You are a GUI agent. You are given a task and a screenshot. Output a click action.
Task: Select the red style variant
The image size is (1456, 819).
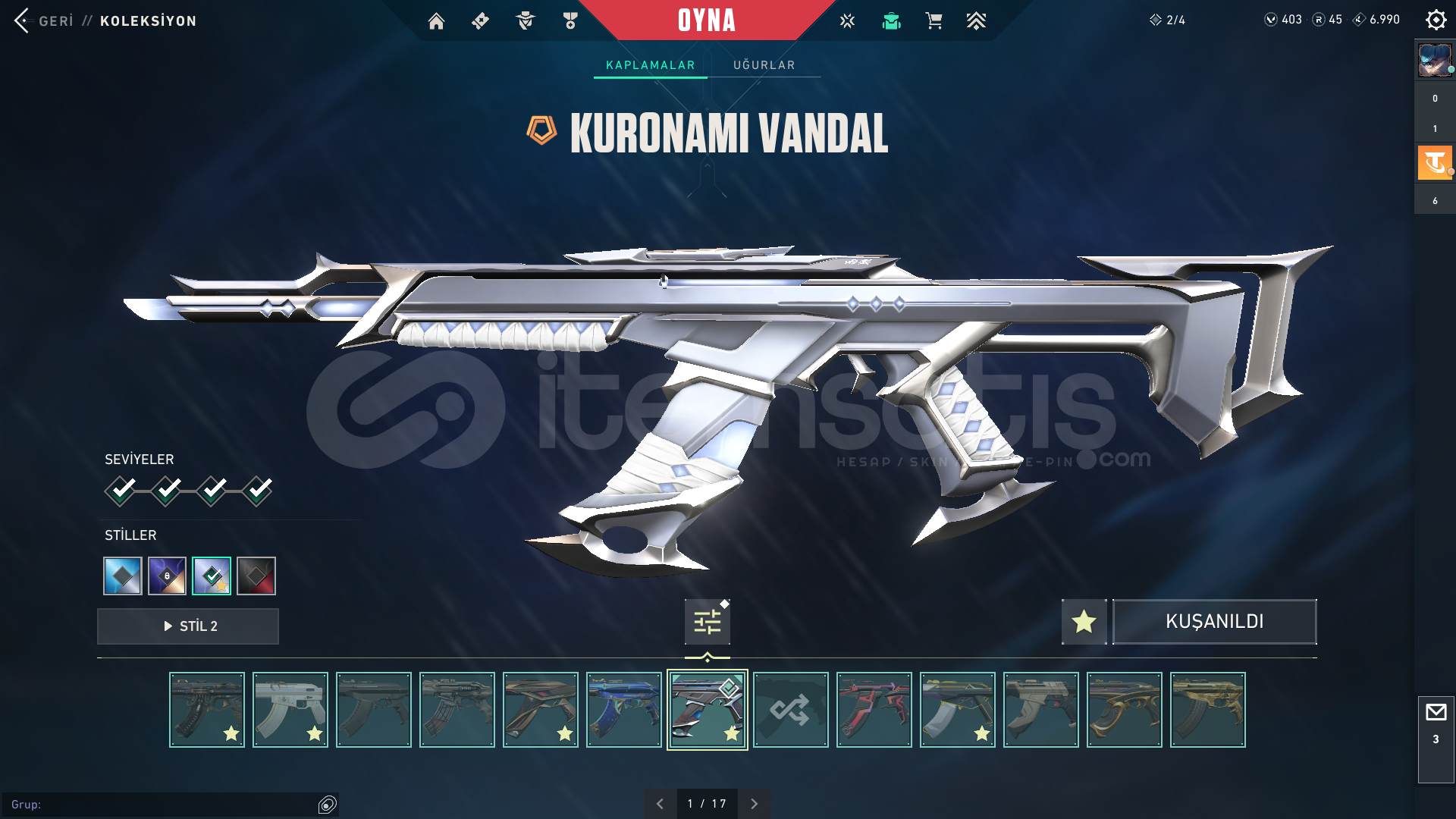click(256, 576)
